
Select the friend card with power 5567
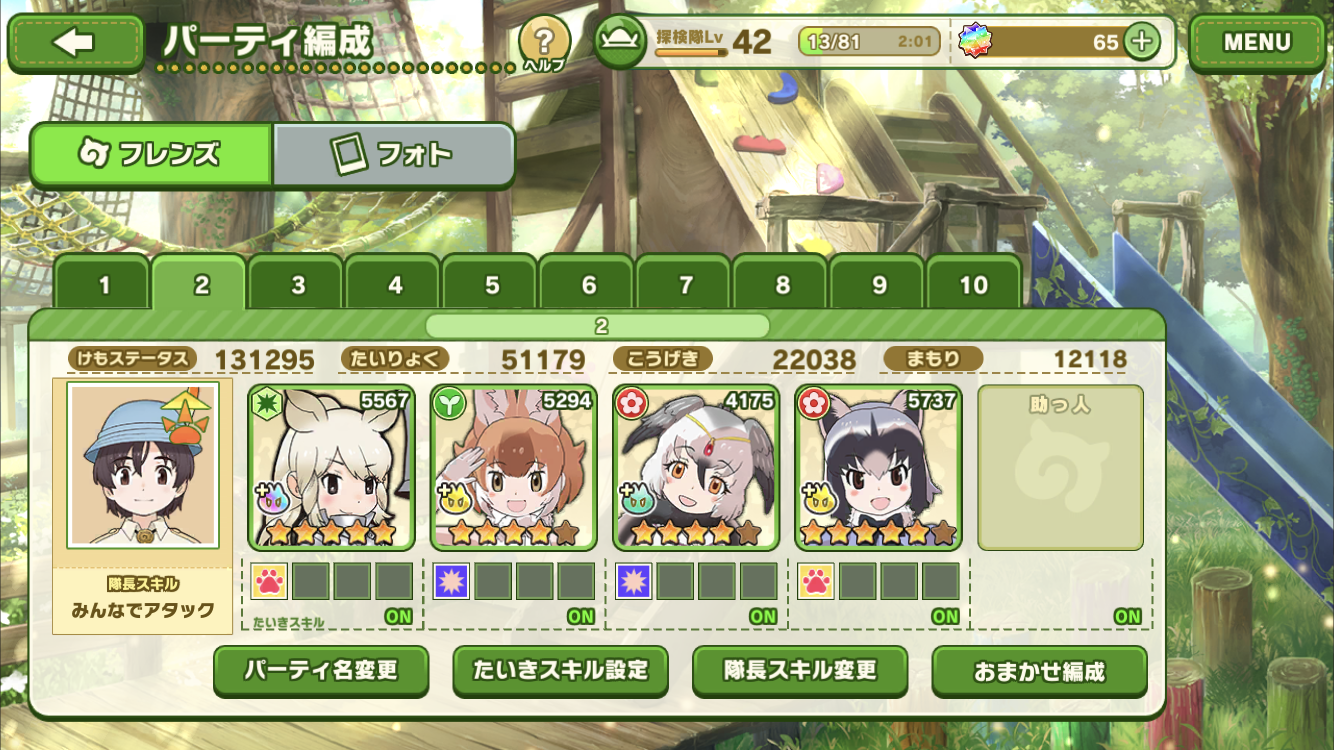click(331, 468)
